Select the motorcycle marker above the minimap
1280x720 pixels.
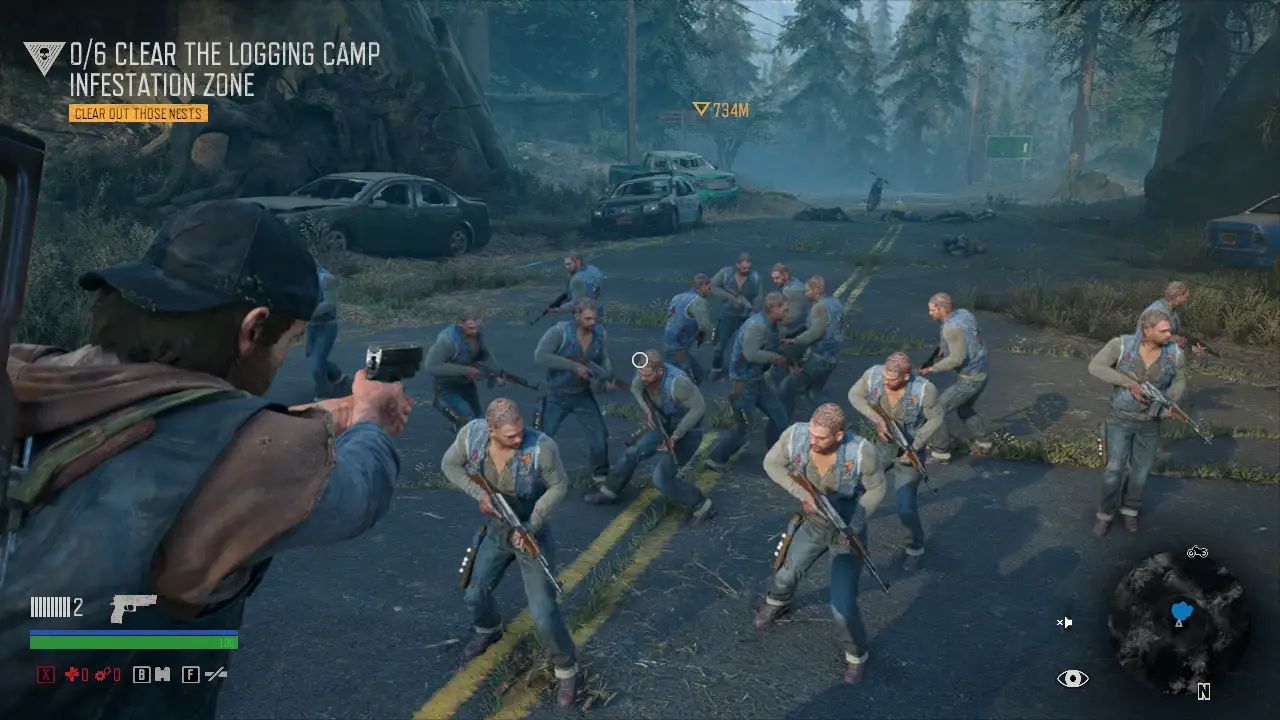coord(1197,551)
